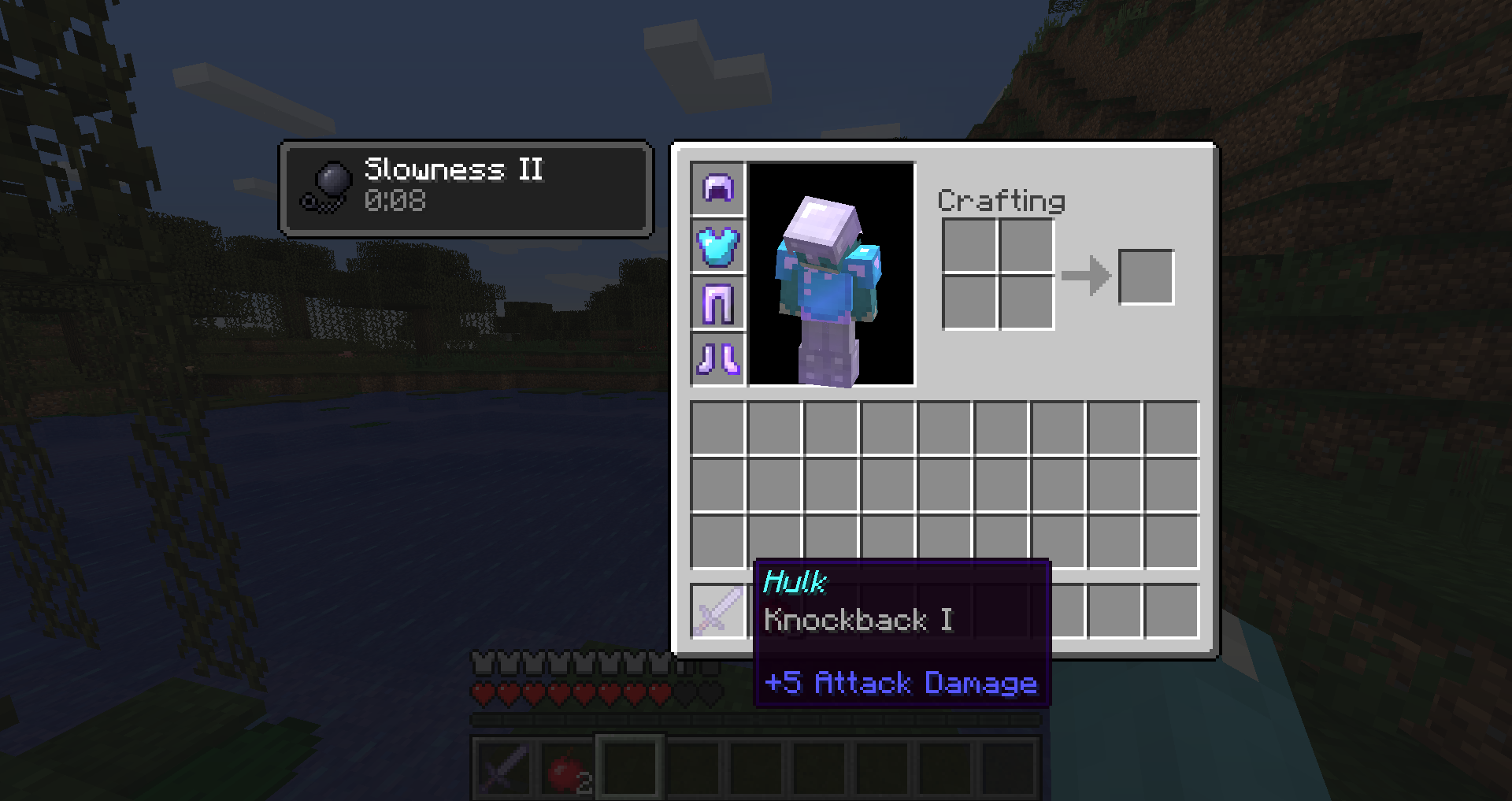Click the diamond chestplate armor slot
This screenshot has width=1512, height=801.
[x=717, y=247]
